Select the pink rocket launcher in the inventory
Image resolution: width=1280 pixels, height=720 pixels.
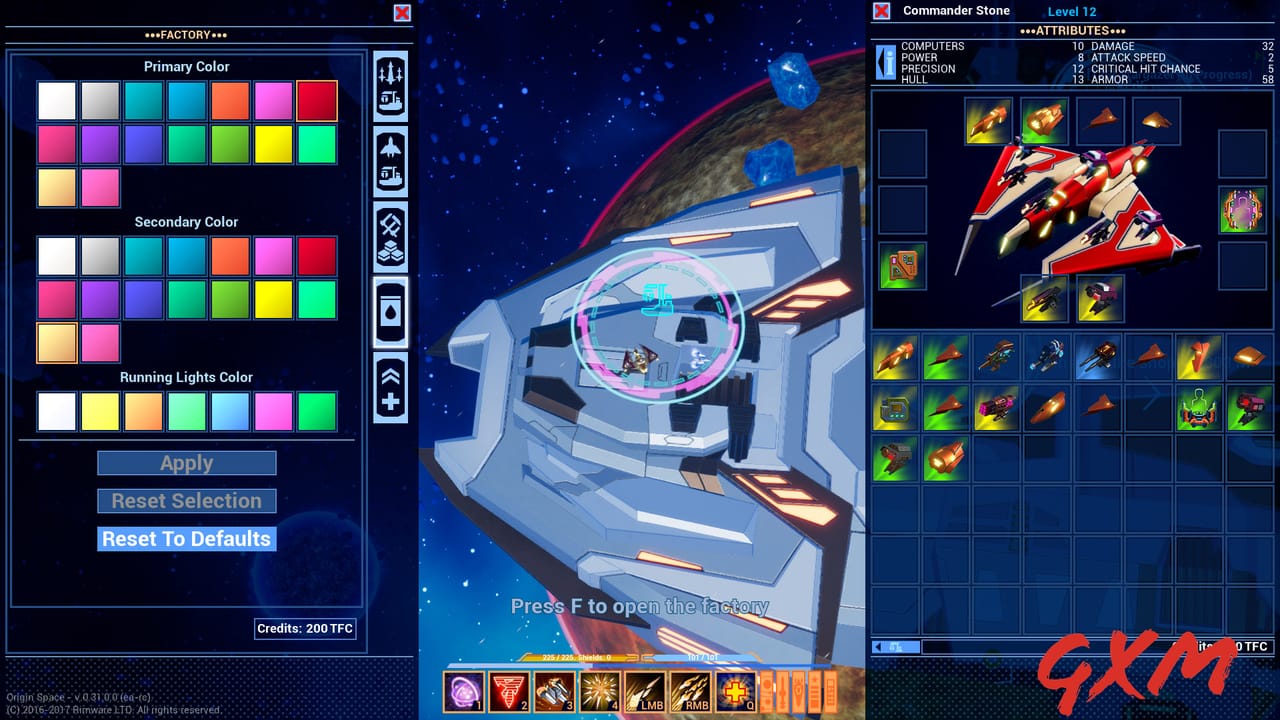click(996, 410)
